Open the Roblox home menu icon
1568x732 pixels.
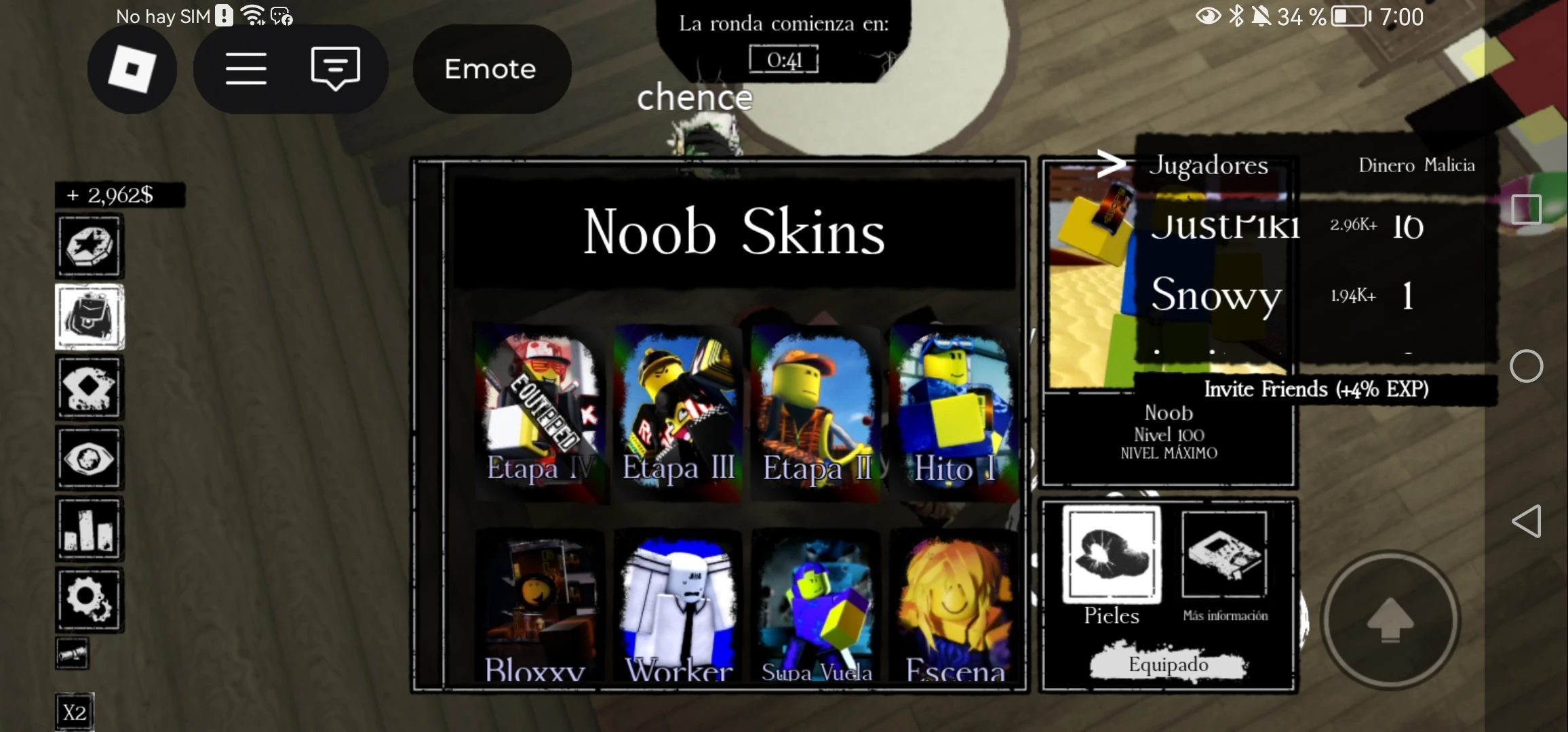[132, 68]
